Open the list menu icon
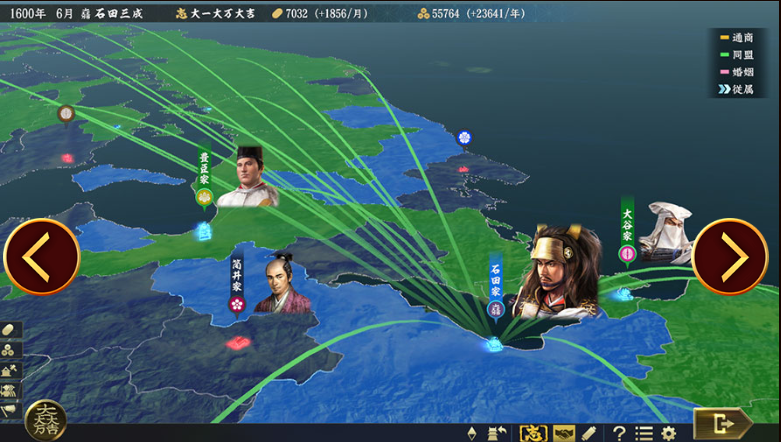781x442 pixels. pos(644,433)
